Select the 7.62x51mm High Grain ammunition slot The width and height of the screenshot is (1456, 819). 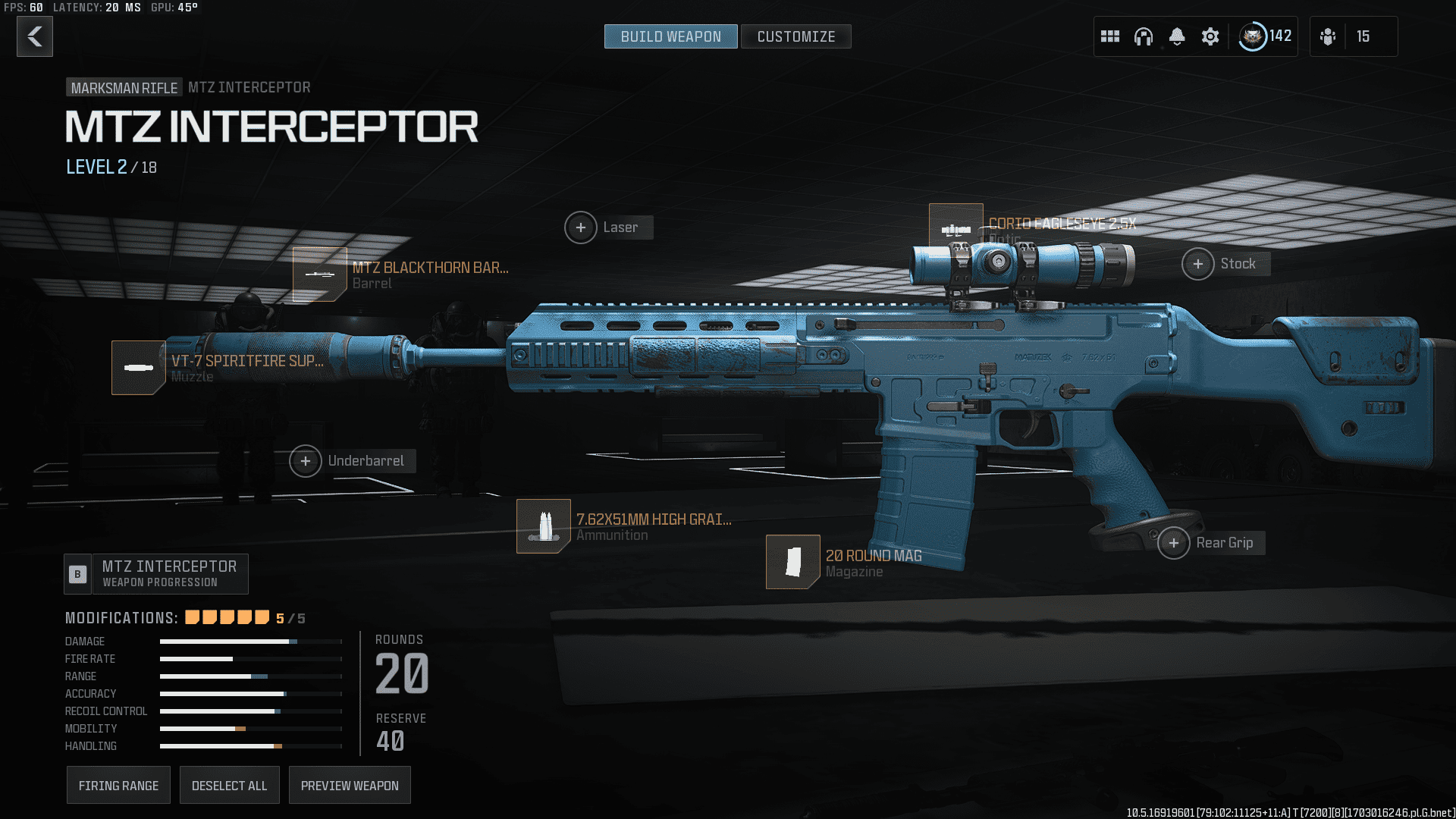[544, 526]
